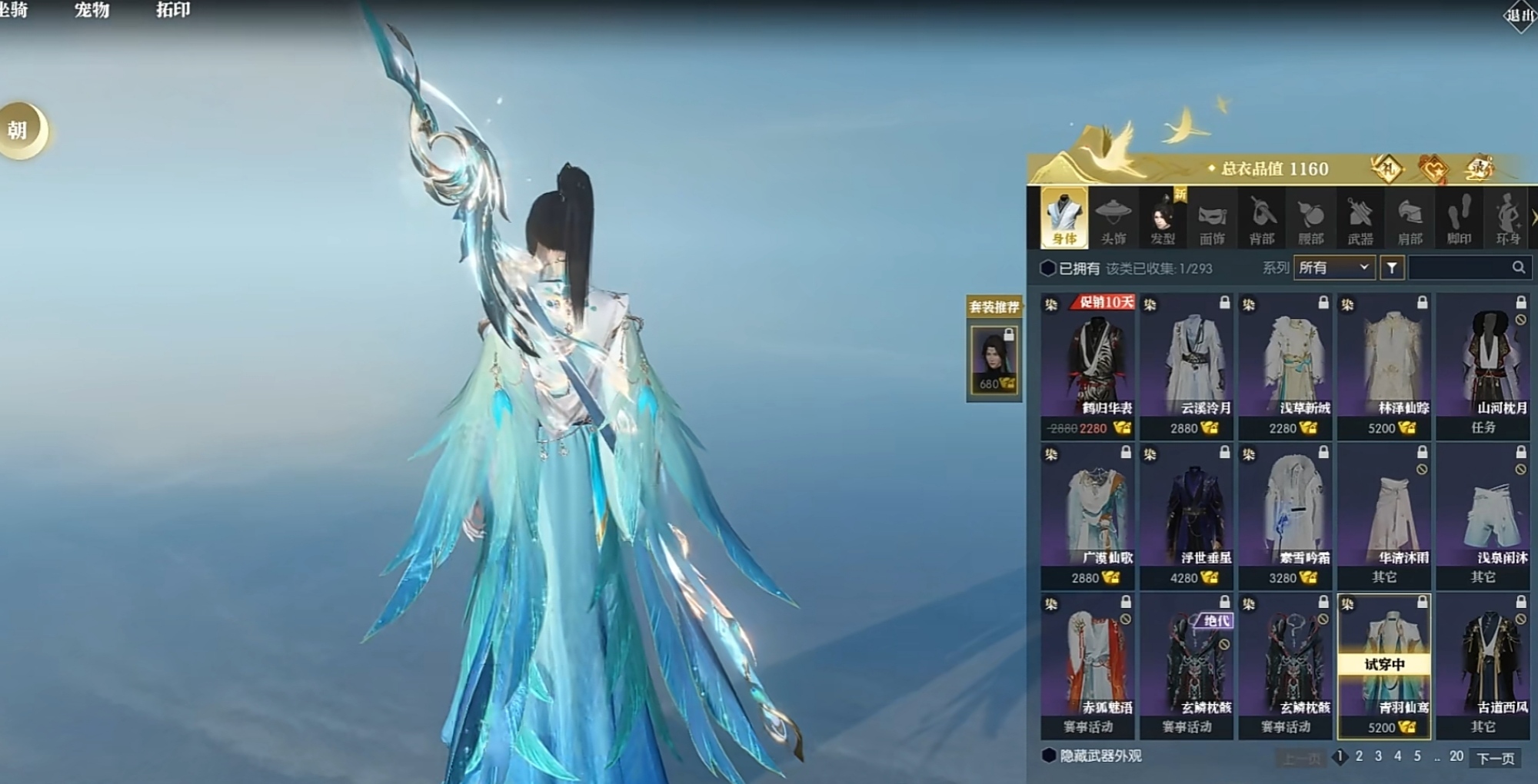Open the recommended set priced 680
This screenshot has width=1538, height=784.
point(994,360)
